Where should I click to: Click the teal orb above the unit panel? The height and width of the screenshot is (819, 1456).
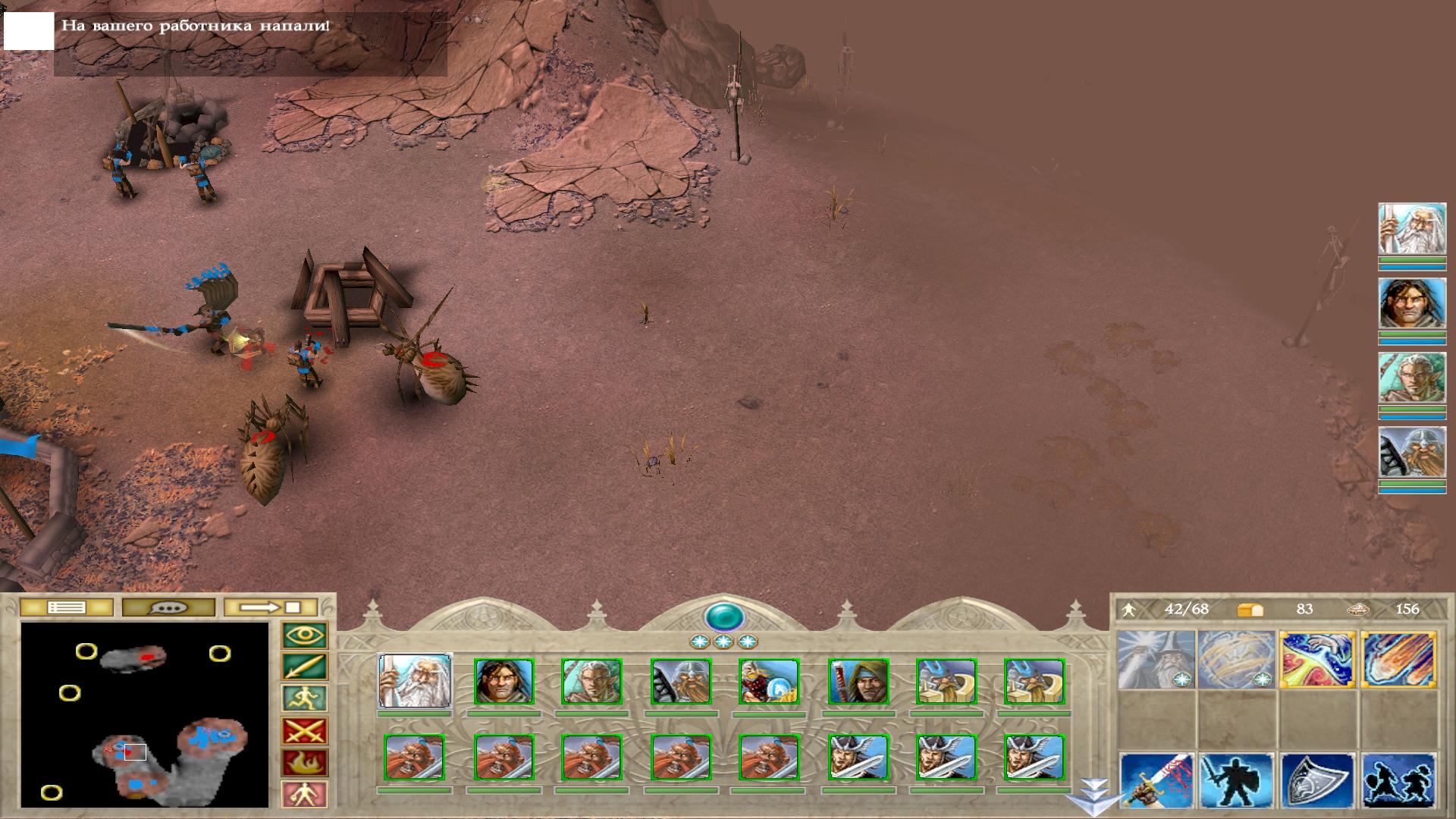tap(723, 617)
